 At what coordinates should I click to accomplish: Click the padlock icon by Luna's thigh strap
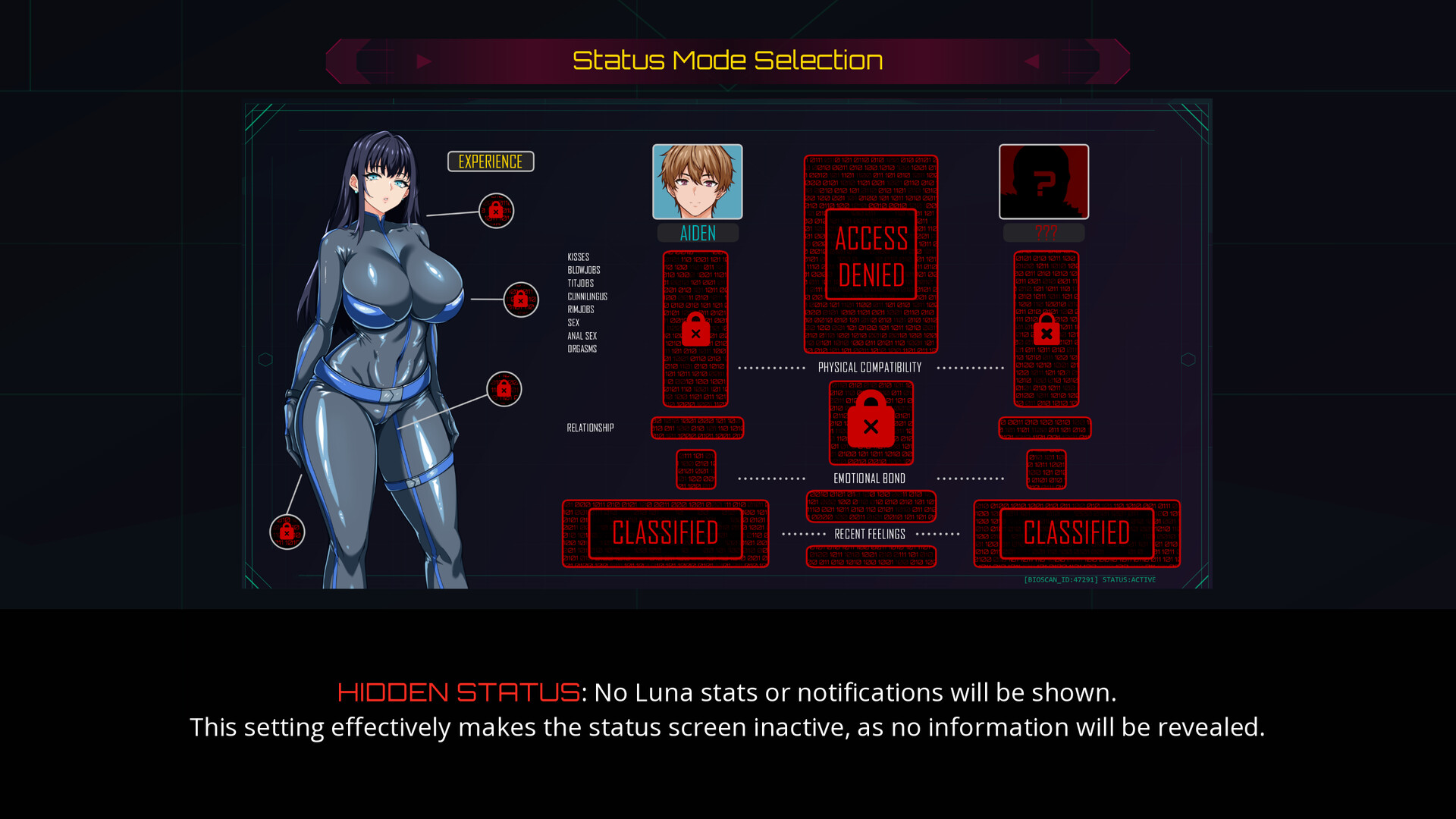click(x=287, y=532)
